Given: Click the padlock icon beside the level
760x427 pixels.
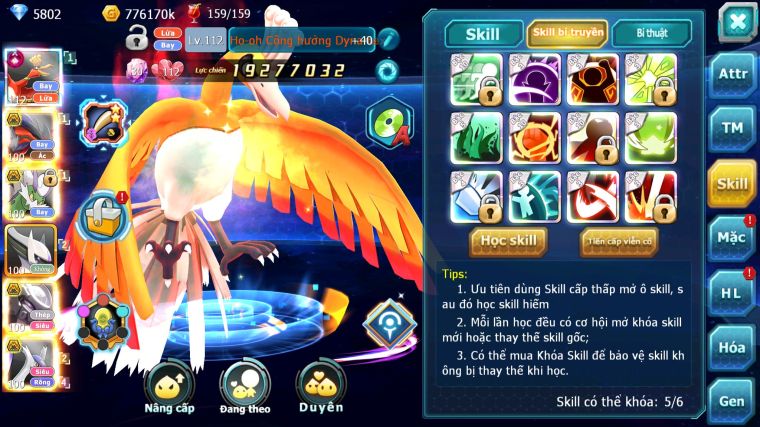Looking at the screenshot, I should 137,39.
